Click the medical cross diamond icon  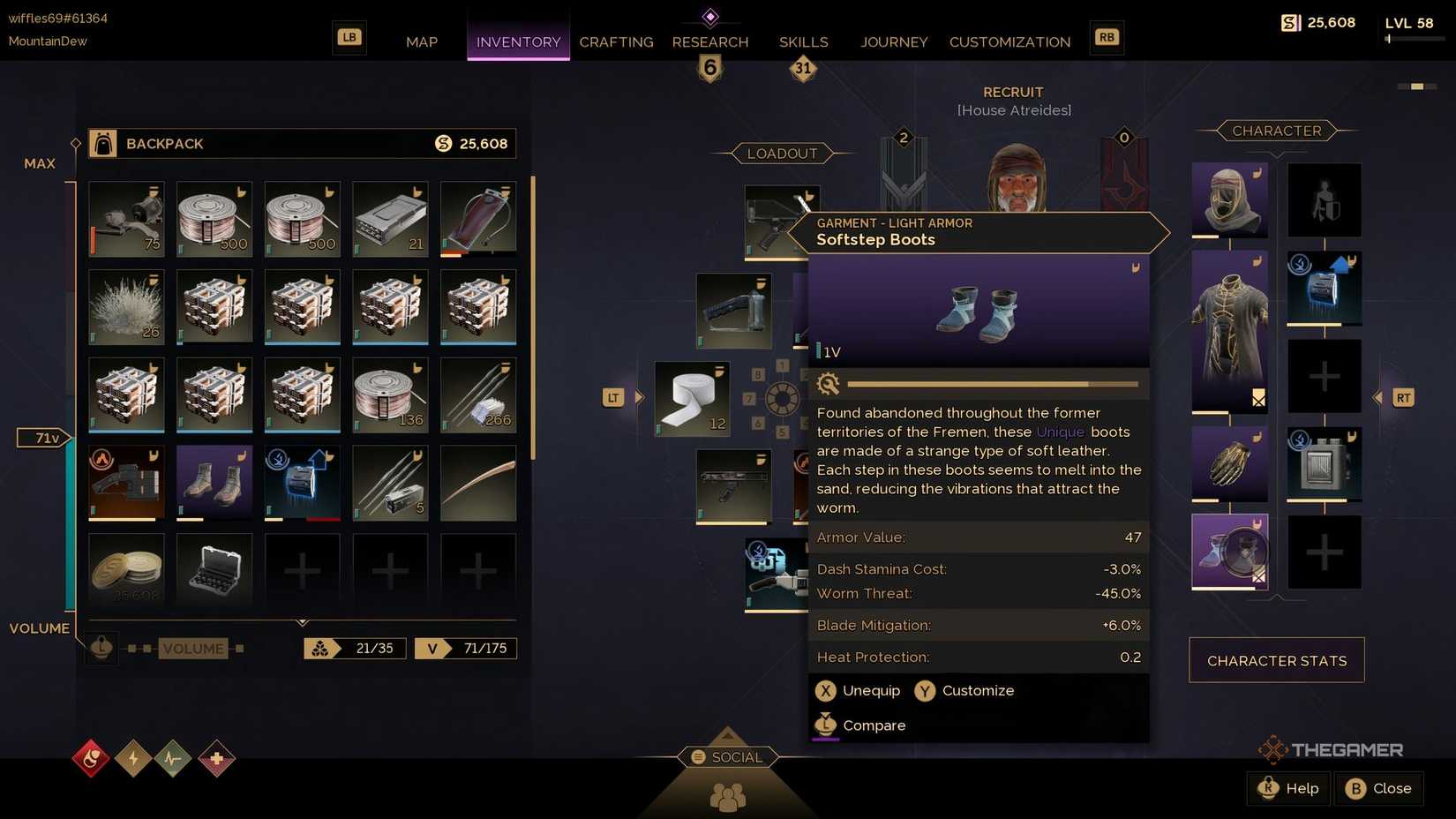click(x=215, y=758)
